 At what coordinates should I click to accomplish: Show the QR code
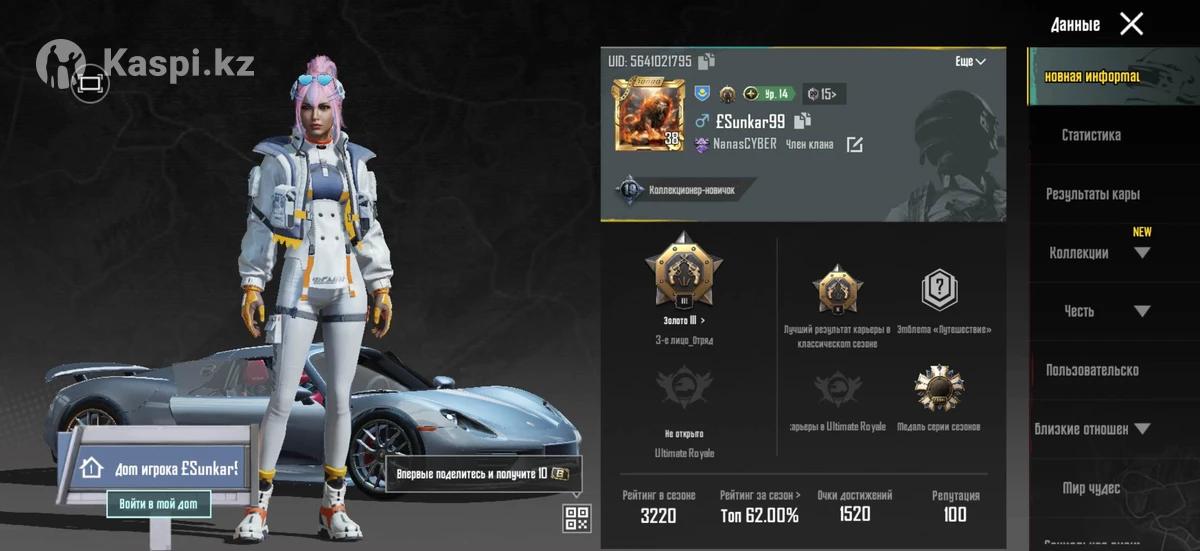coord(577,517)
